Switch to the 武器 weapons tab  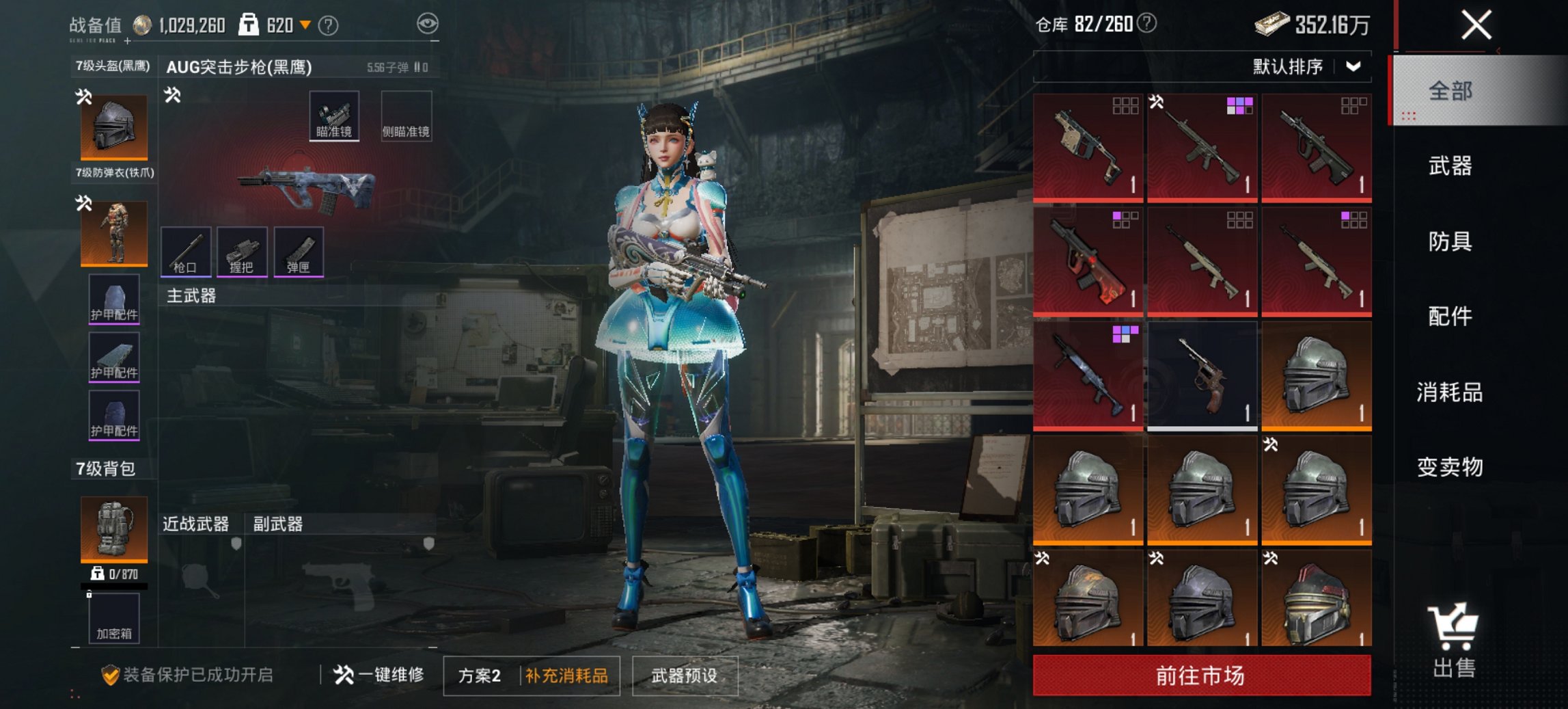[1450, 166]
